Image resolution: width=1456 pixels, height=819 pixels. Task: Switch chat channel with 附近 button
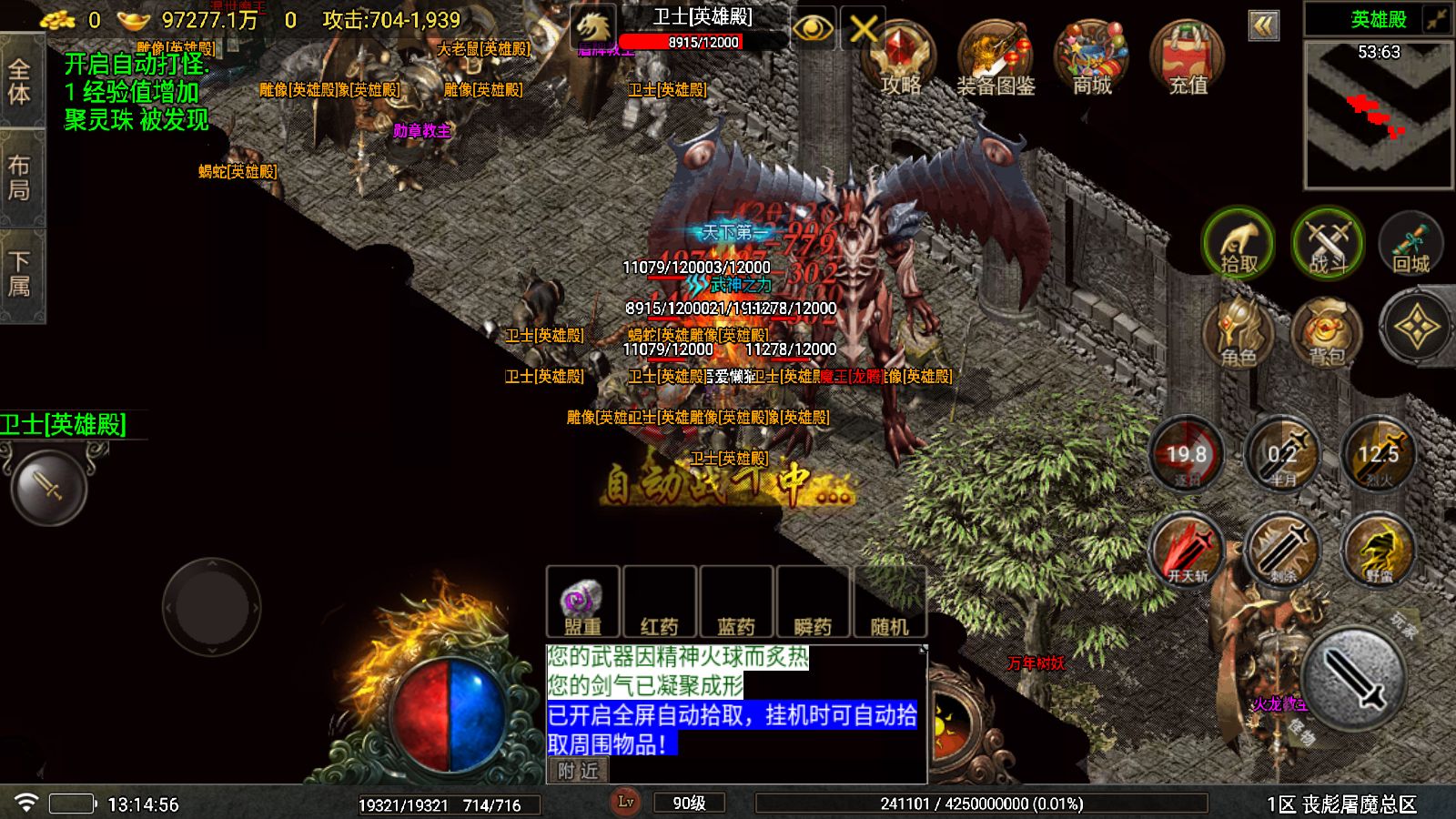579,771
